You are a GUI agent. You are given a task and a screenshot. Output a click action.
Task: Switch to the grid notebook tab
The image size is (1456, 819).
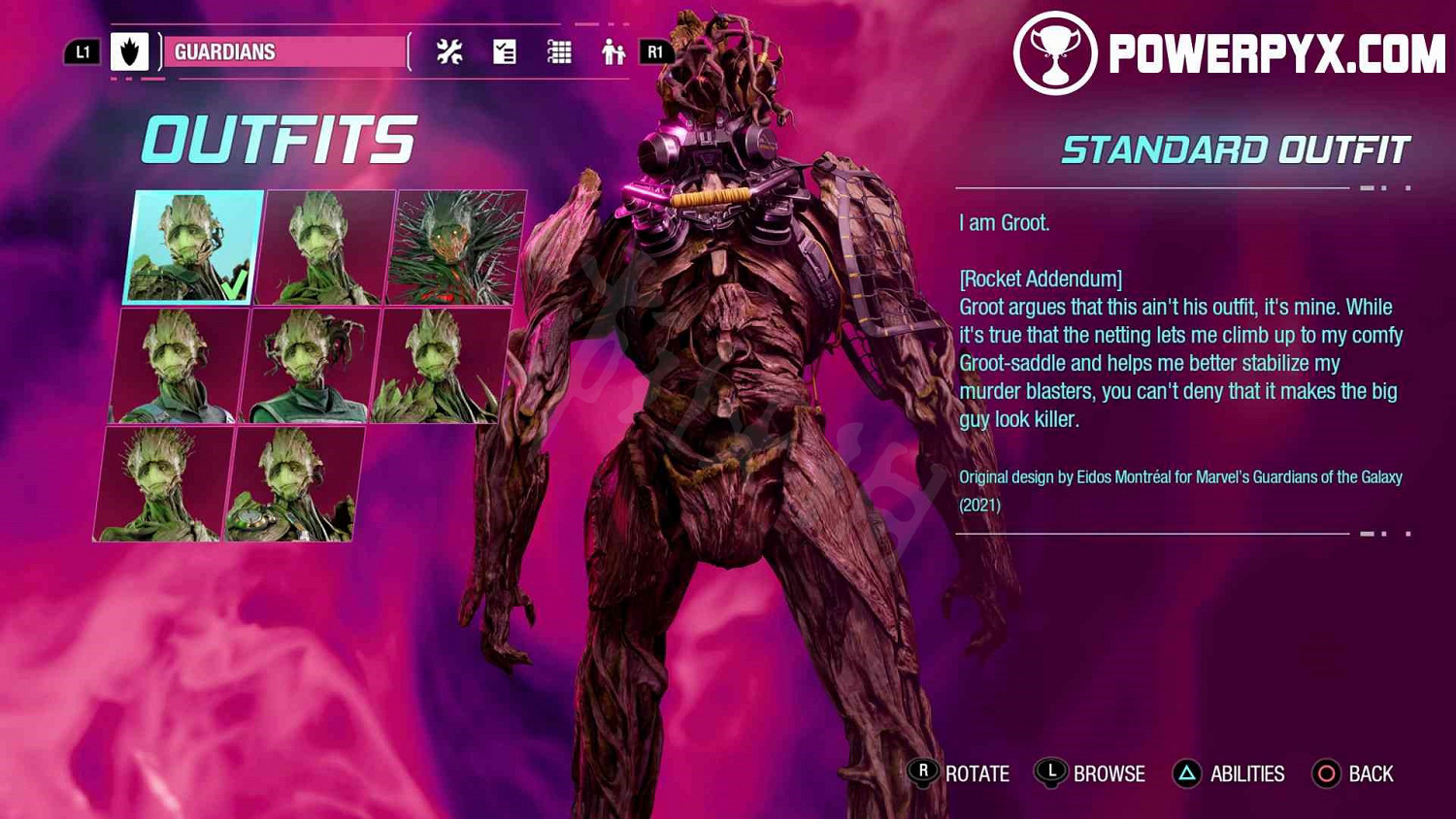coord(559,51)
